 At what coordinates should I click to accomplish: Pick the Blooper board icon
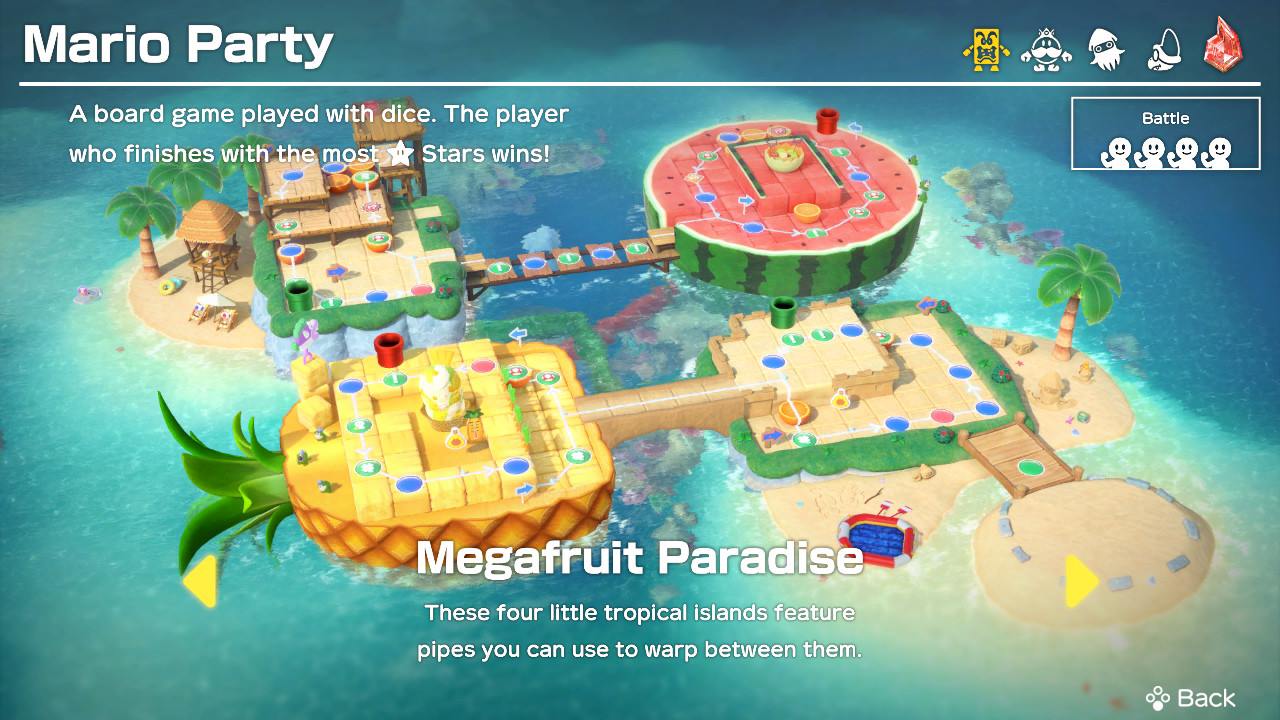pyautogui.click(x=1106, y=47)
